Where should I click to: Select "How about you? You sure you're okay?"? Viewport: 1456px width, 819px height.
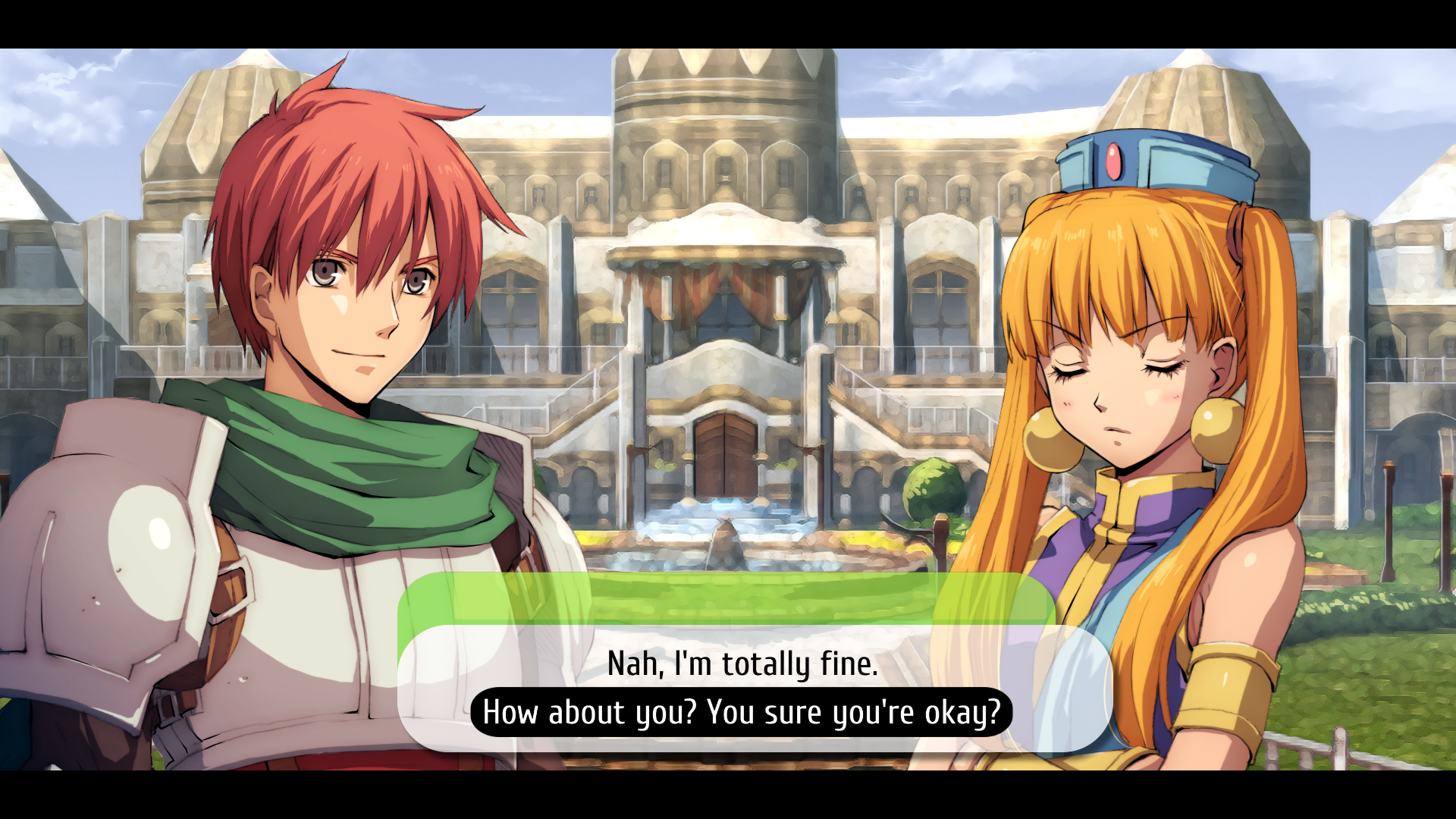742,713
